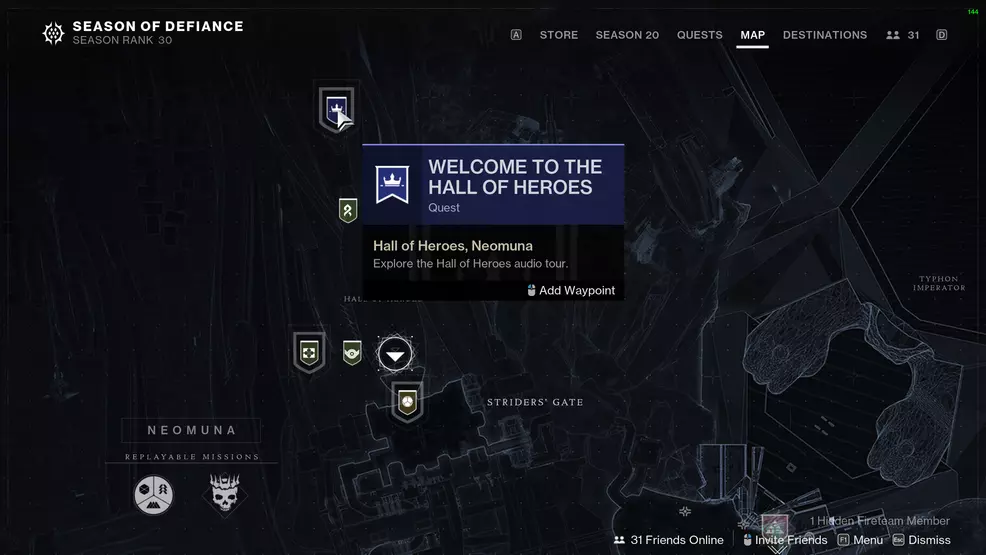The image size is (986, 555).
Task: Open the Season of Defiance rank emblem
Action: coord(53,34)
